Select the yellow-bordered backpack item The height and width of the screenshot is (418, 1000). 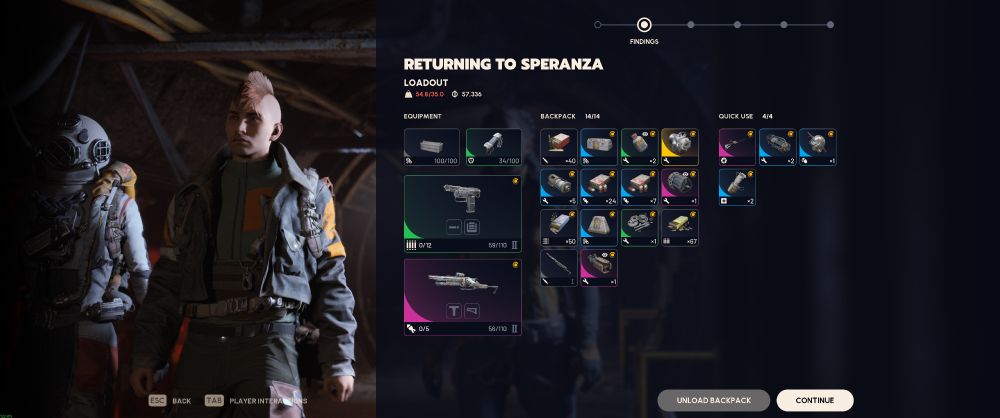coord(679,147)
